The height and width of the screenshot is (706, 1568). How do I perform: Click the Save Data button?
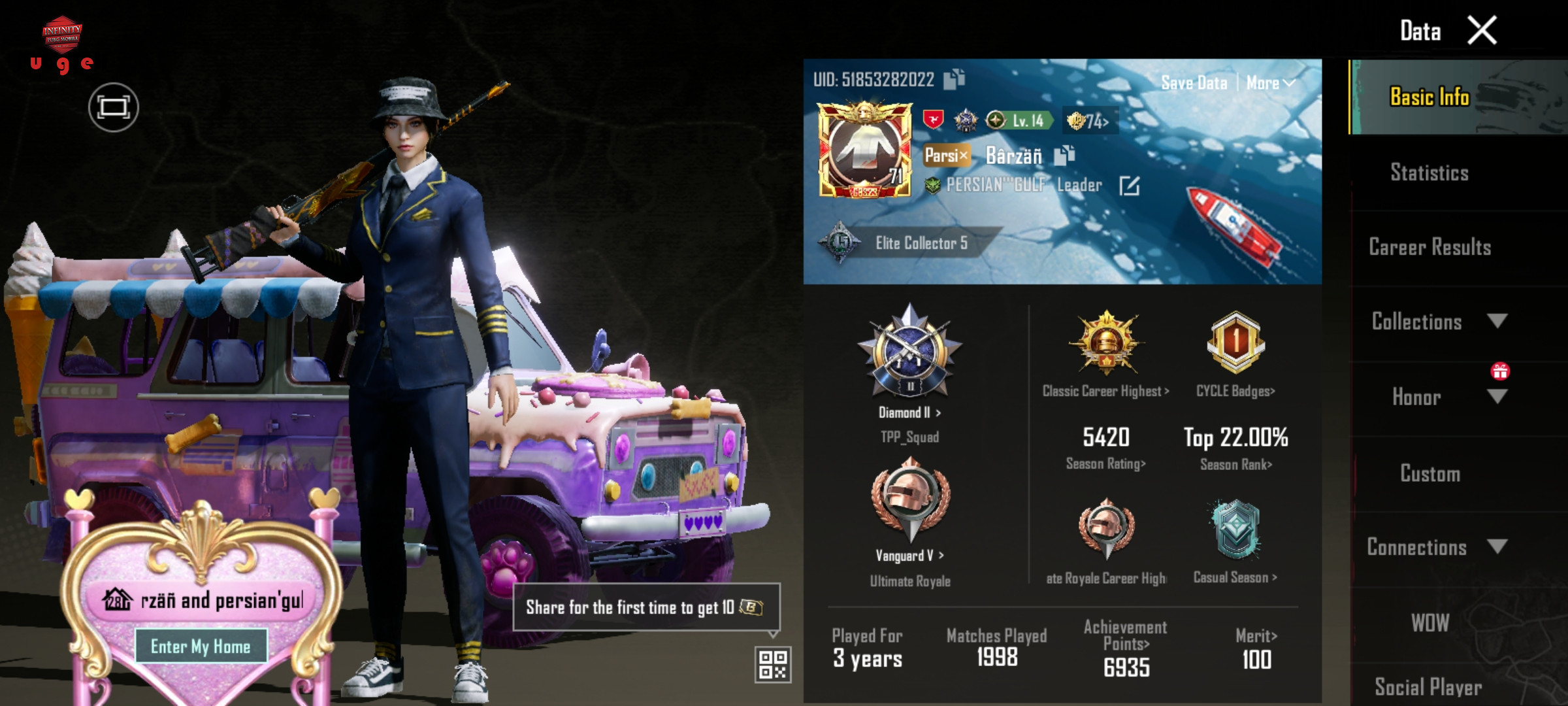(1194, 83)
